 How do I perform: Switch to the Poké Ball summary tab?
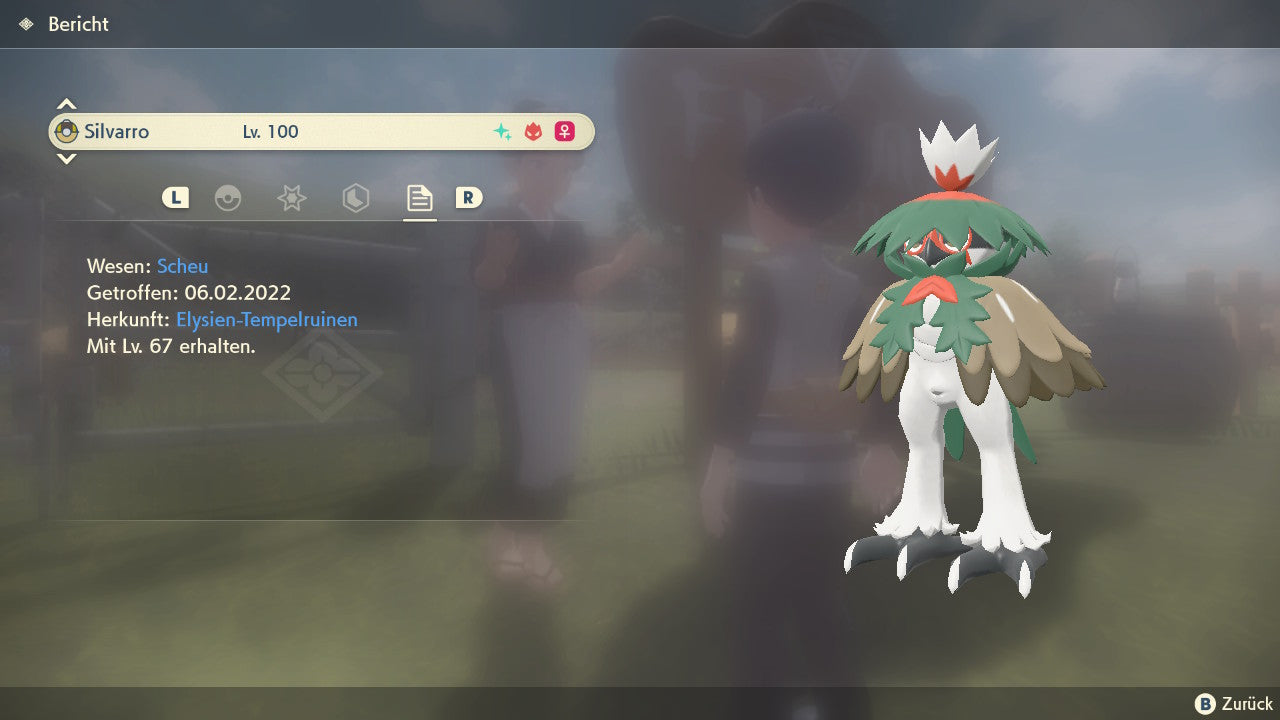[x=228, y=198]
